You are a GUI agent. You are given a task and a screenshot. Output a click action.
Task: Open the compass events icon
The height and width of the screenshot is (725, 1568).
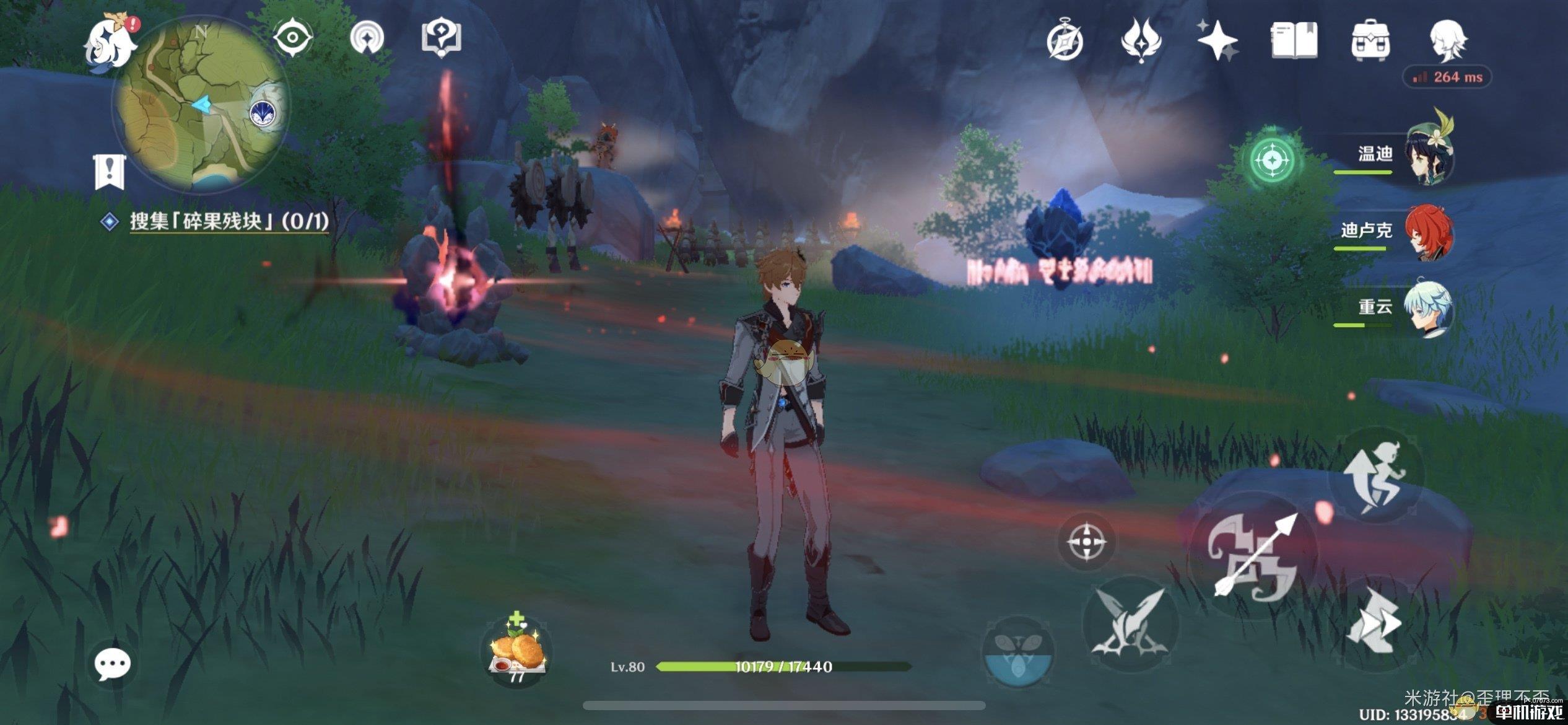1065,41
